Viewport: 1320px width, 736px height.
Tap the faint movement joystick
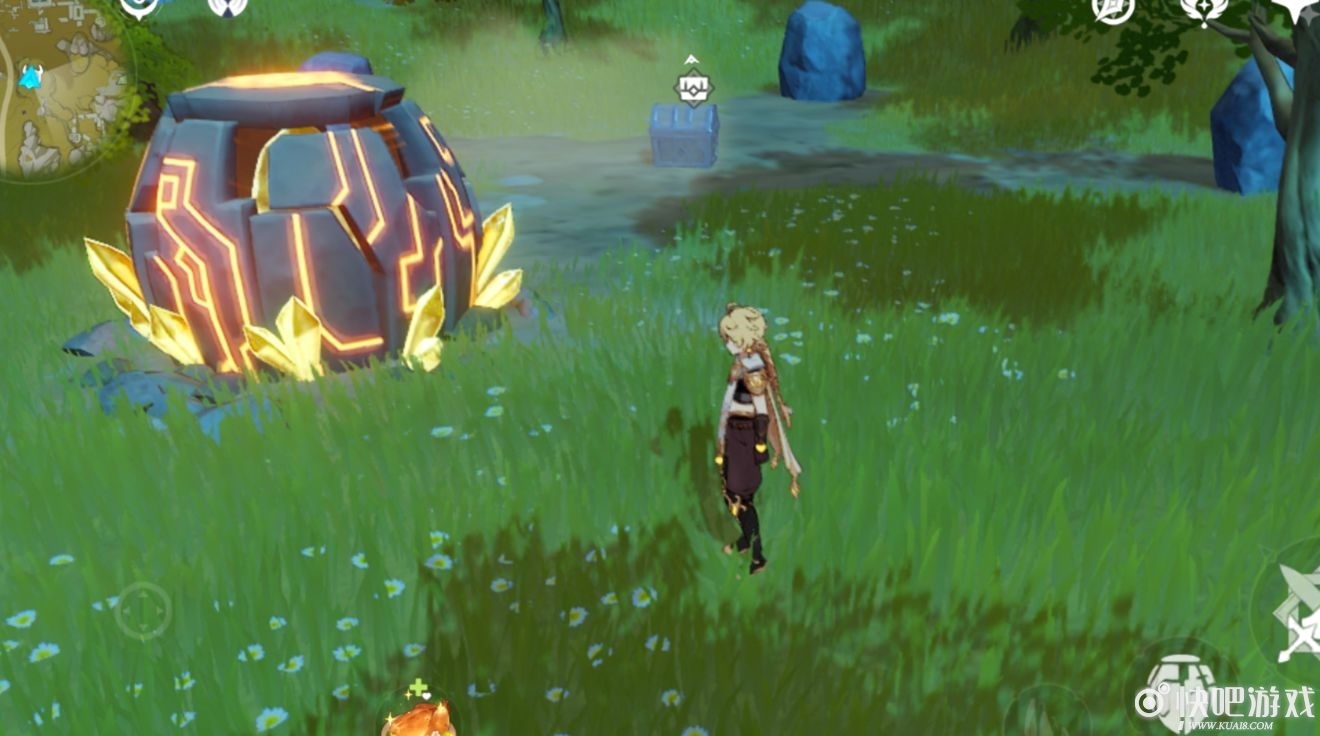142,611
